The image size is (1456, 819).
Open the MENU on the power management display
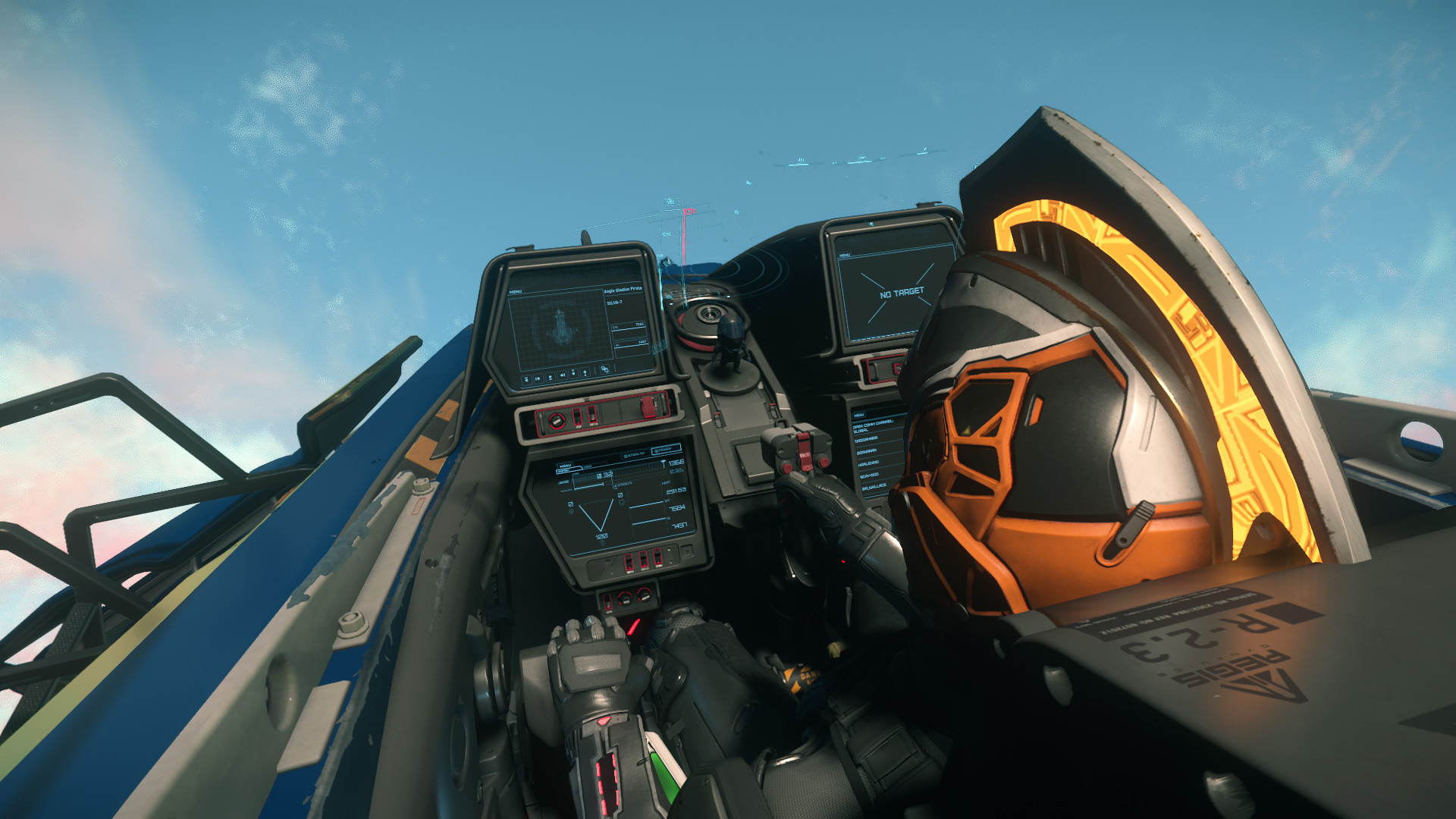pyautogui.click(x=564, y=466)
